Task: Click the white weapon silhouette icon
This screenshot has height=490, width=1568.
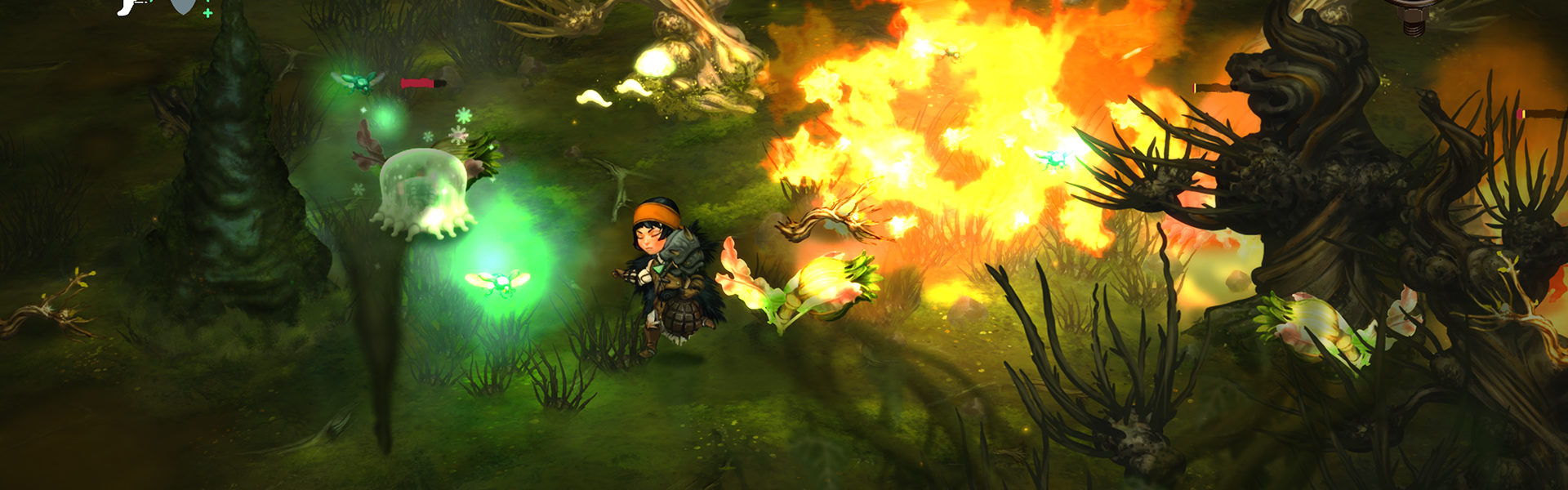Action: 128,7
